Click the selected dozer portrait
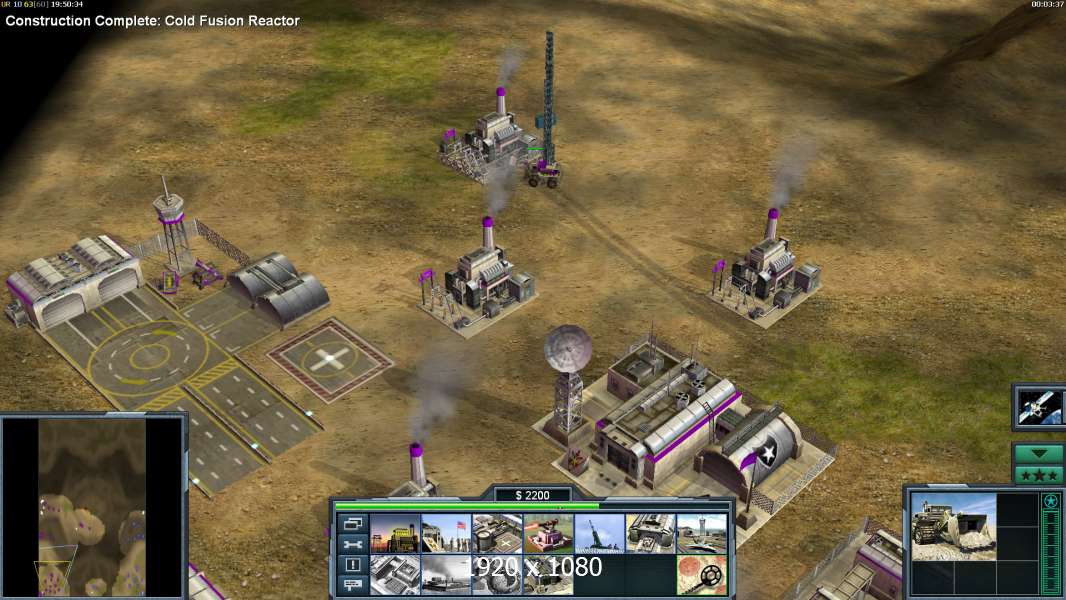 (x=953, y=525)
